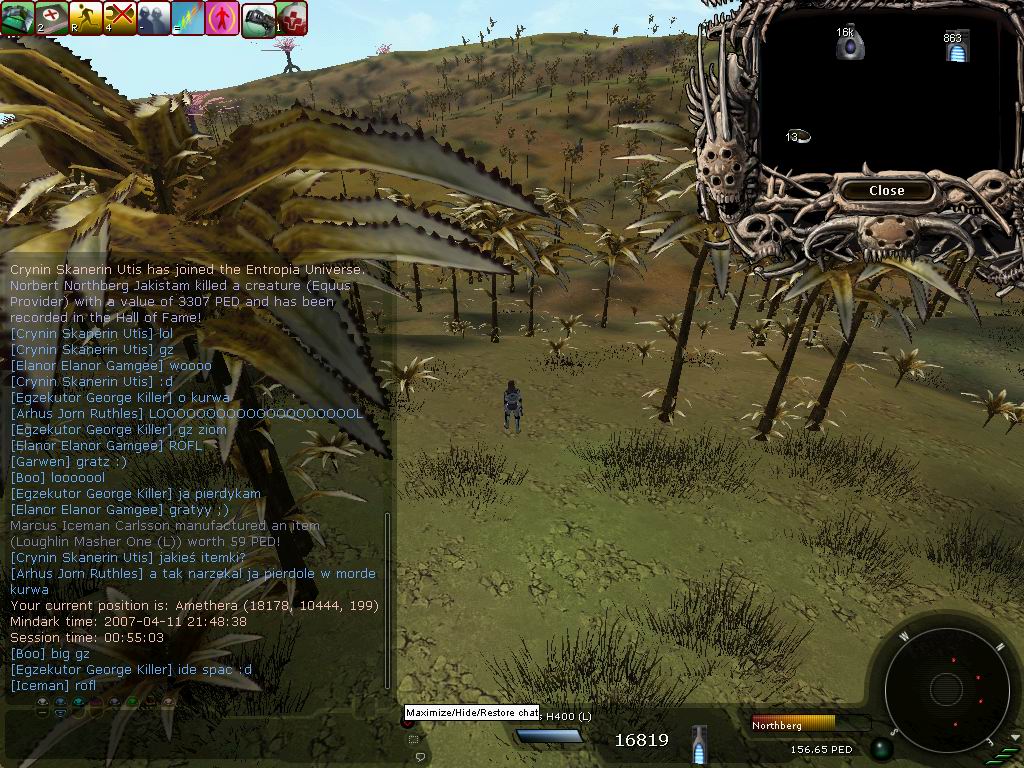1024x768 pixels.
Task: Toggle the running man action icon
Action: point(87,18)
